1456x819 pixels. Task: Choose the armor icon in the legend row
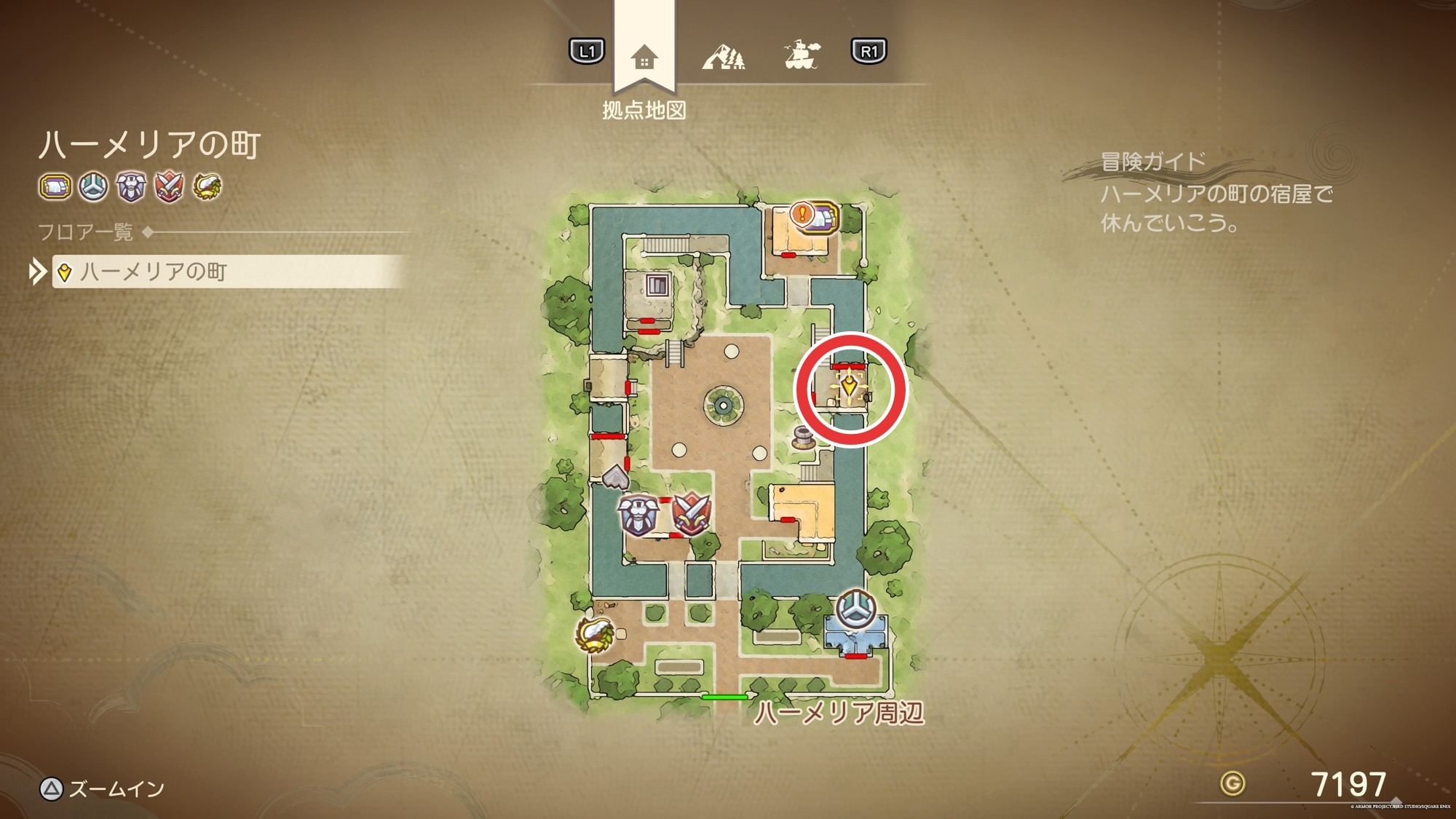coord(131,187)
